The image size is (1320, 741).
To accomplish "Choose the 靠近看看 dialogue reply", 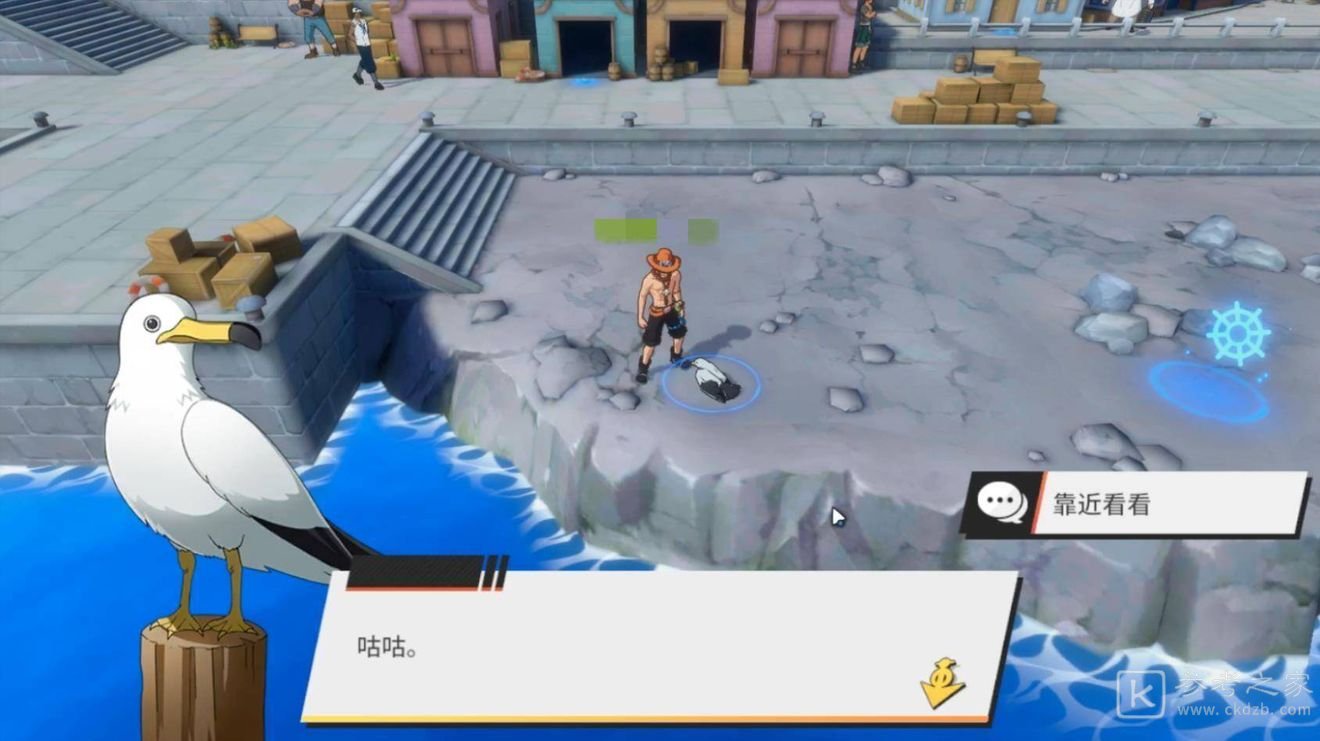I will click(x=1136, y=504).
